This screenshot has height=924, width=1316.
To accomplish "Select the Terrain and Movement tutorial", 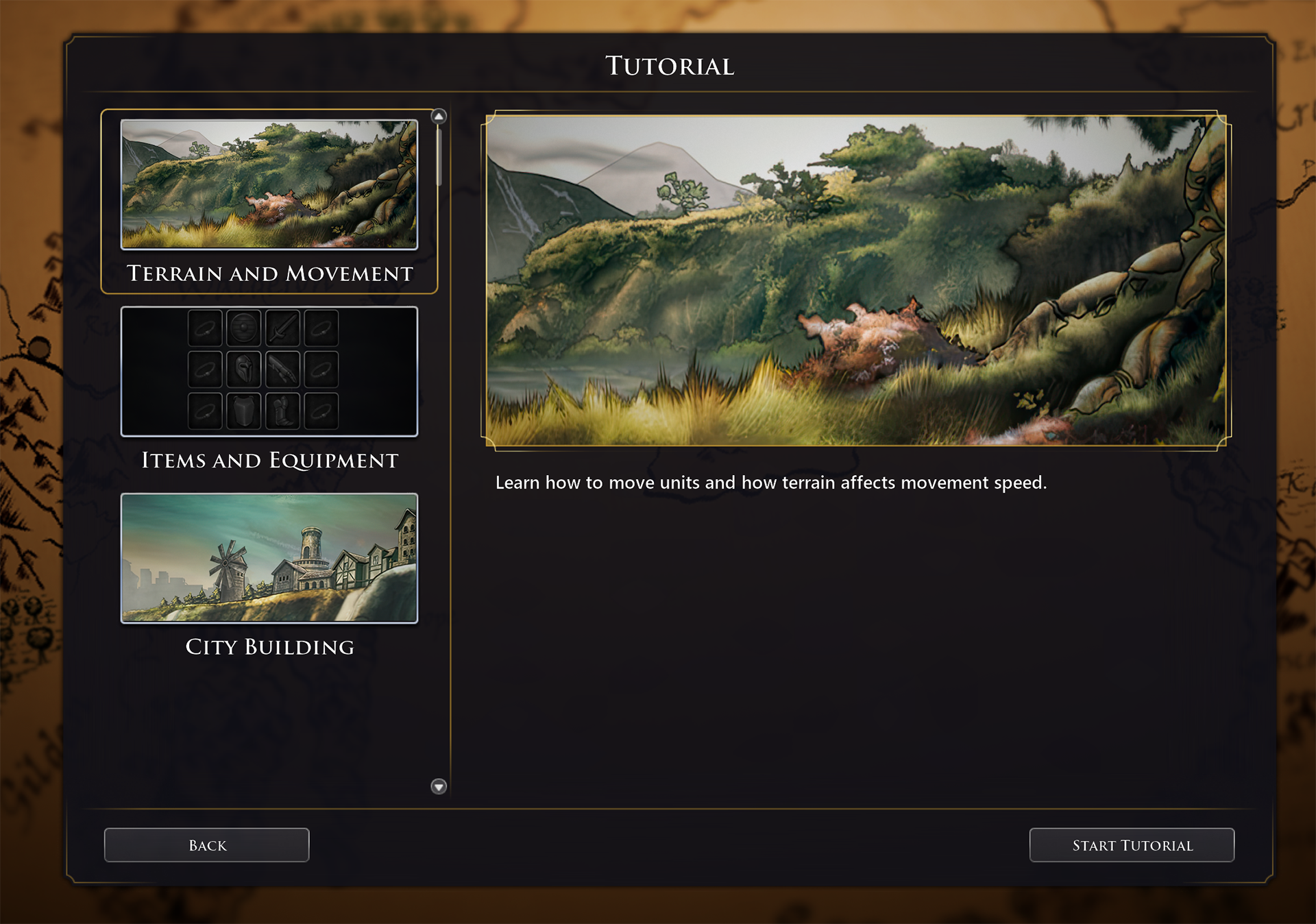I will 269,200.
